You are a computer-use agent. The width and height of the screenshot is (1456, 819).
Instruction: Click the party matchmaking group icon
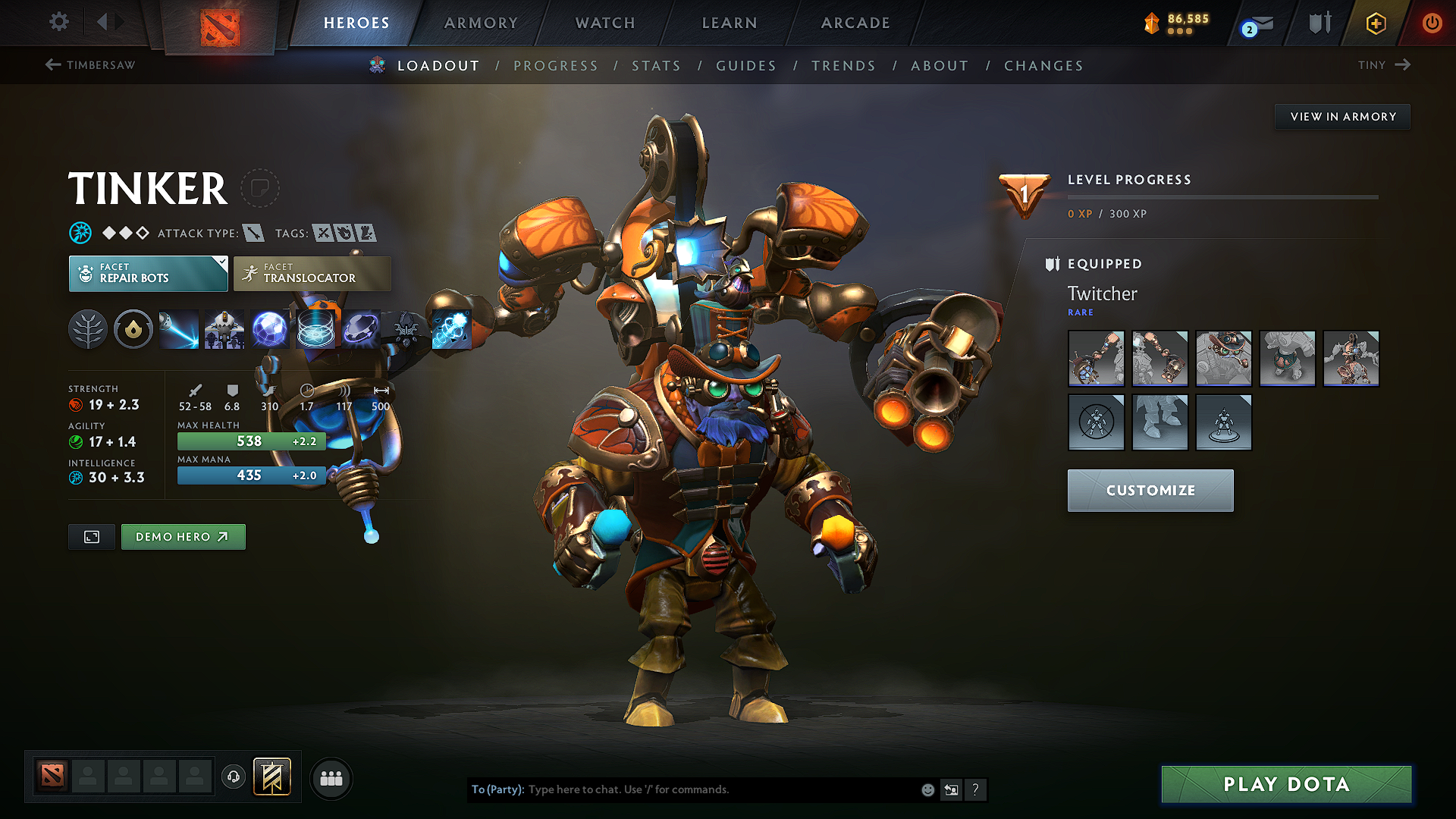tap(331, 778)
